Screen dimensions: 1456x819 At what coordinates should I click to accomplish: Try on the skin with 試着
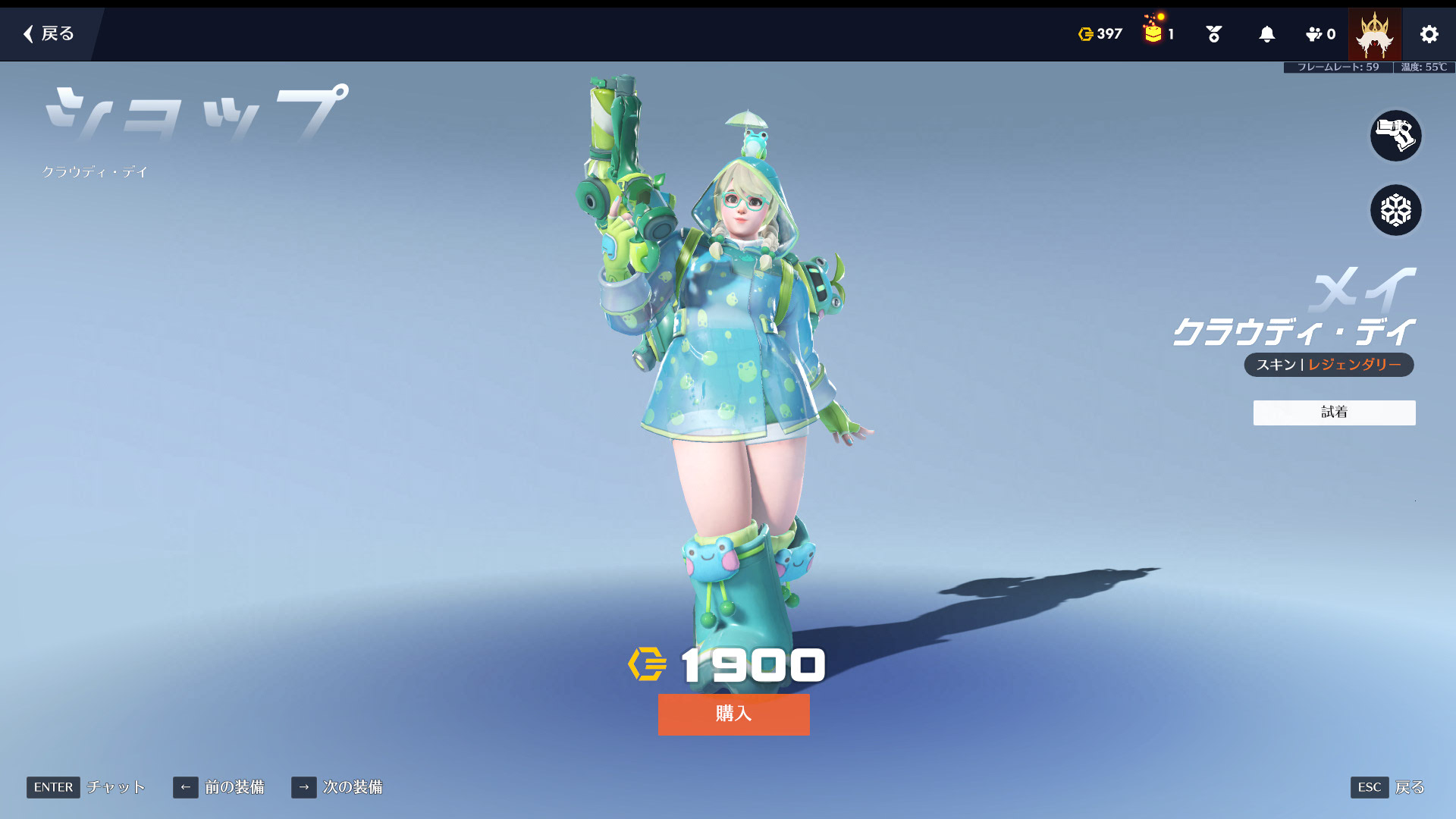coord(1334,413)
